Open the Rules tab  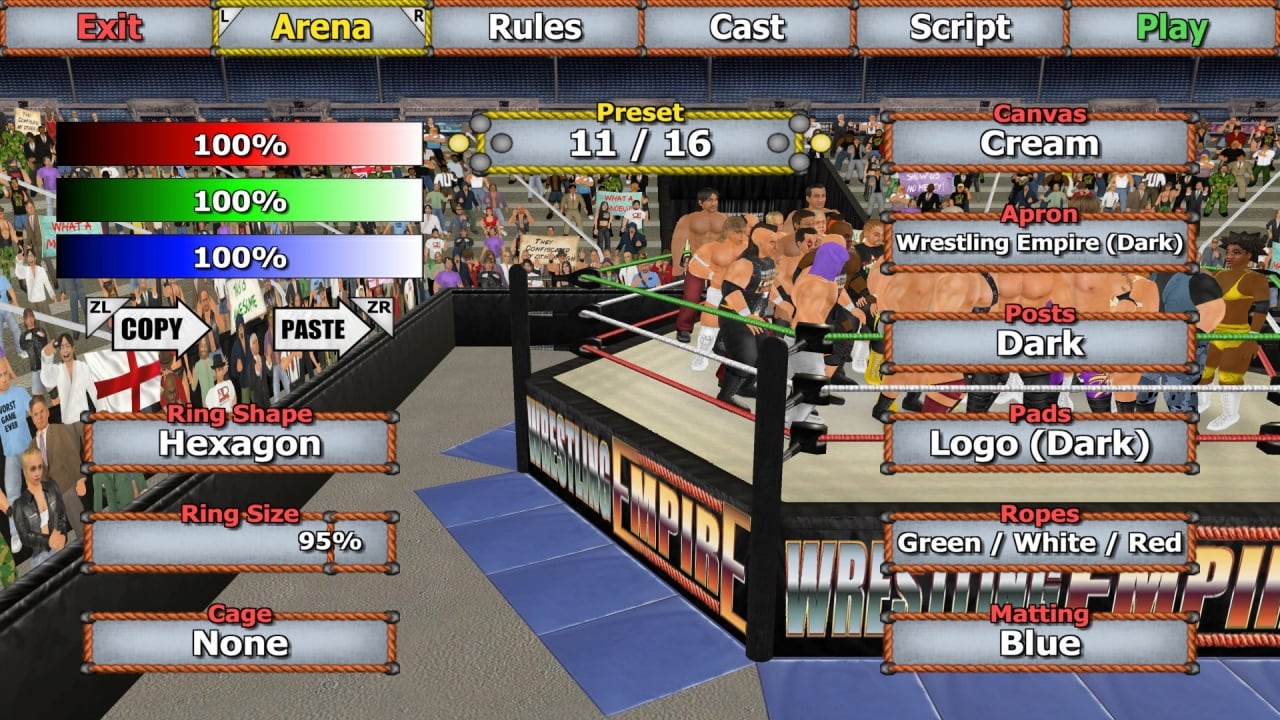click(535, 28)
